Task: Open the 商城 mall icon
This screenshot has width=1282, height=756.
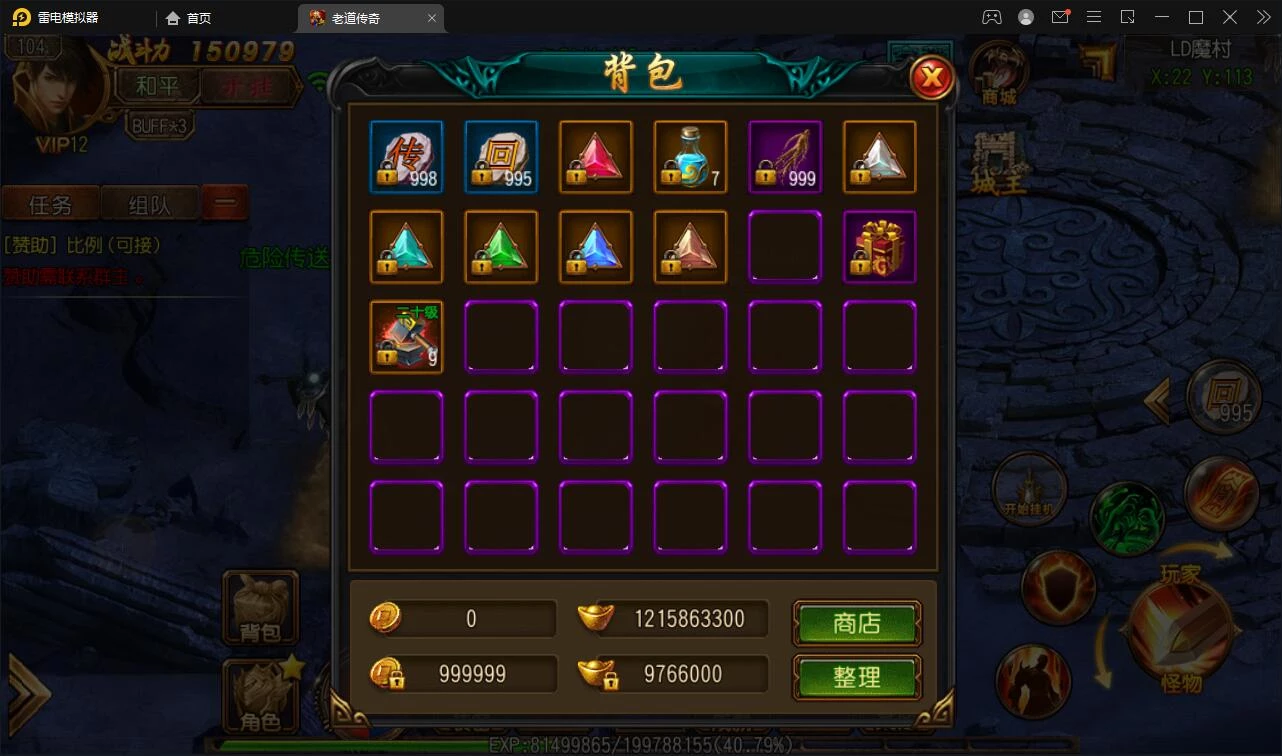Action: tap(998, 73)
